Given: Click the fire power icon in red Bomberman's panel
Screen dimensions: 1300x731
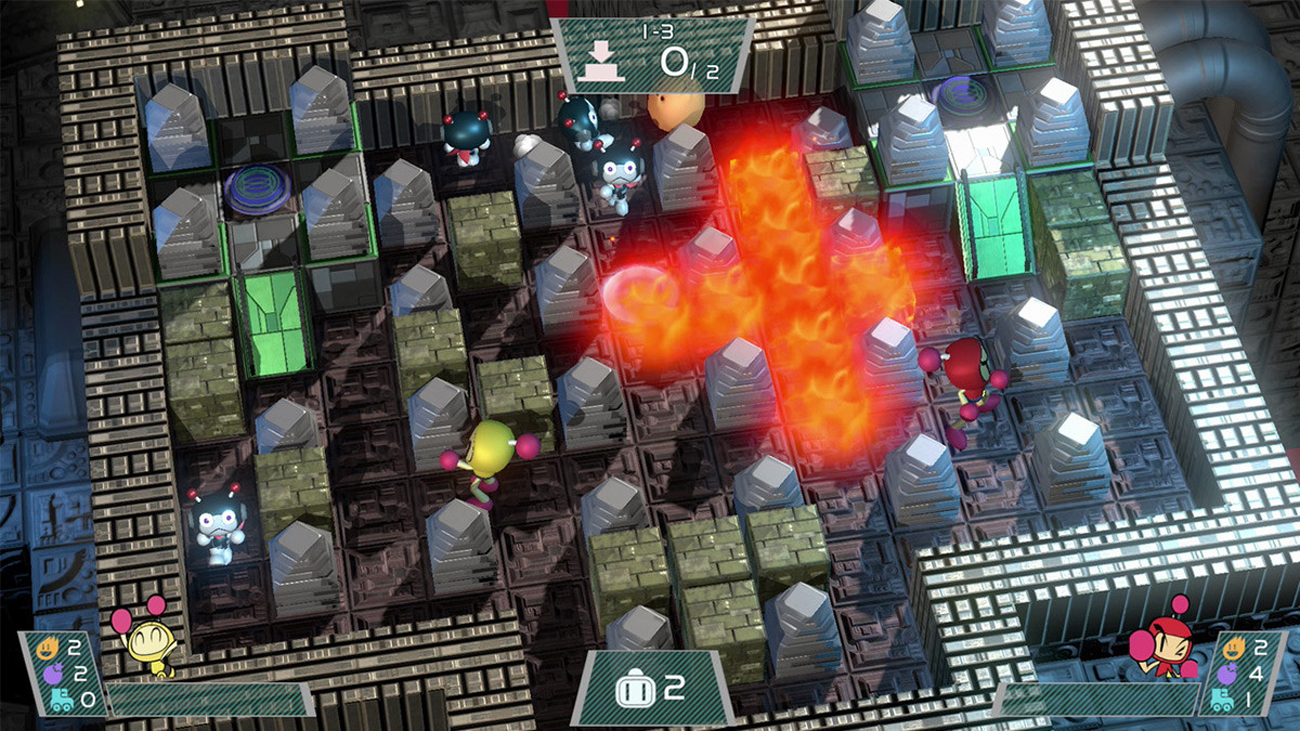Looking at the screenshot, I should point(1235,648).
